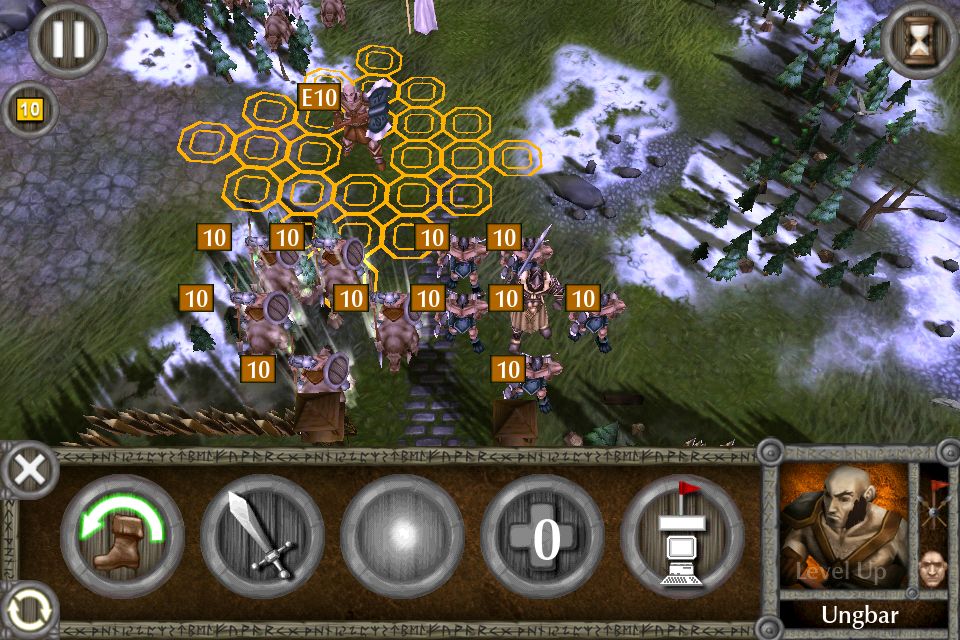
Task: Select the sword attack action
Action: (262, 536)
